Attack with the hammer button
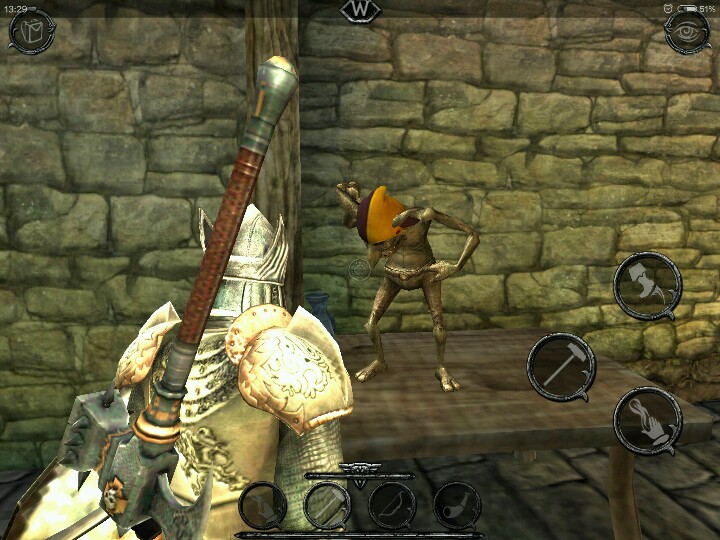The image size is (720, 540). tap(561, 367)
